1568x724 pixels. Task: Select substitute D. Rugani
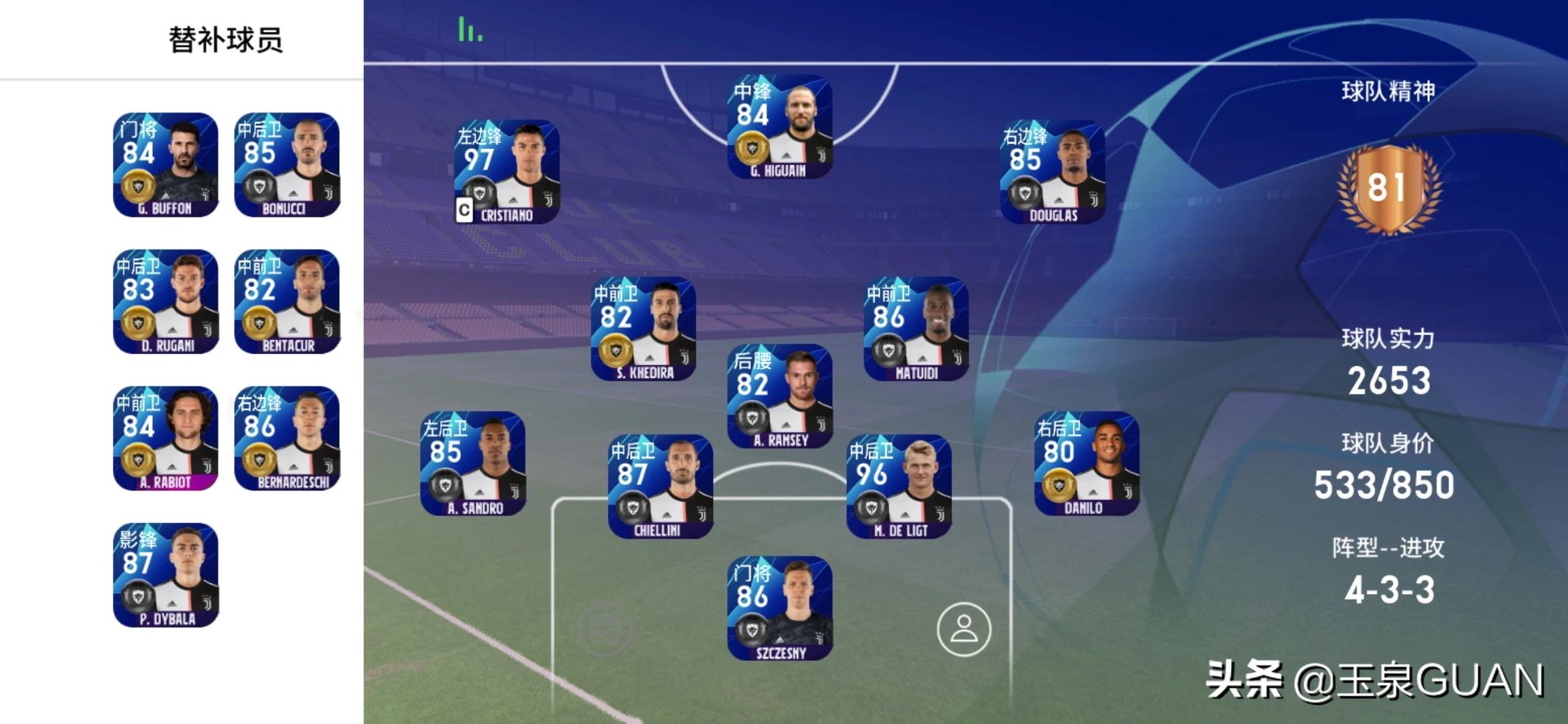tap(166, 302)
